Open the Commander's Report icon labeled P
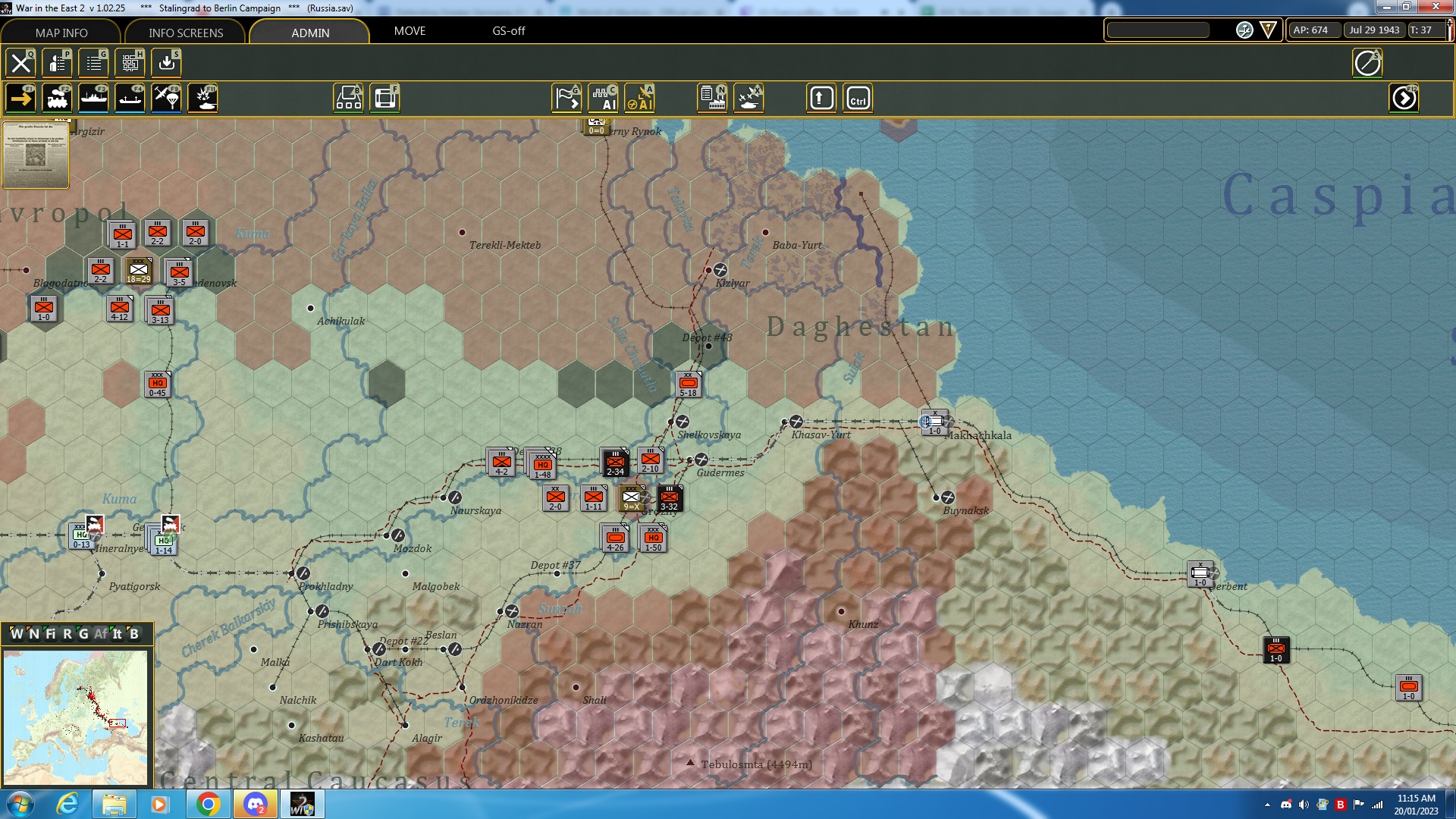 pos(58,63)
